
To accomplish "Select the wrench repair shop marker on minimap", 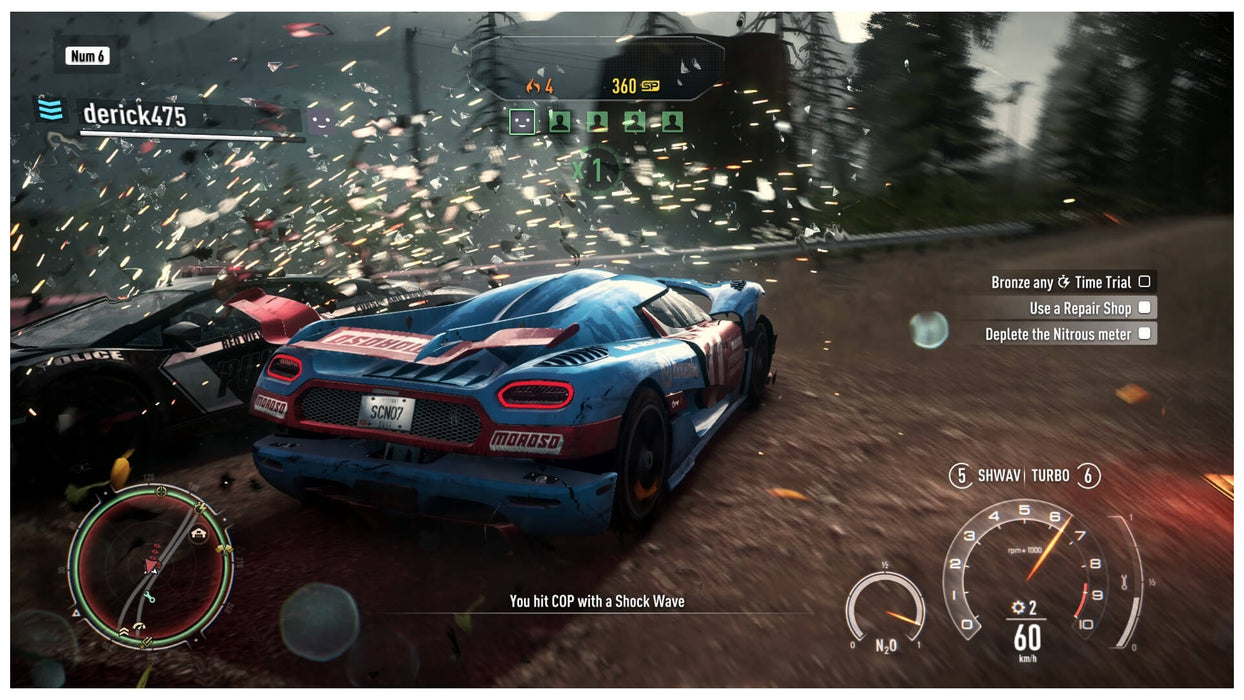I will tap(150, 598).
